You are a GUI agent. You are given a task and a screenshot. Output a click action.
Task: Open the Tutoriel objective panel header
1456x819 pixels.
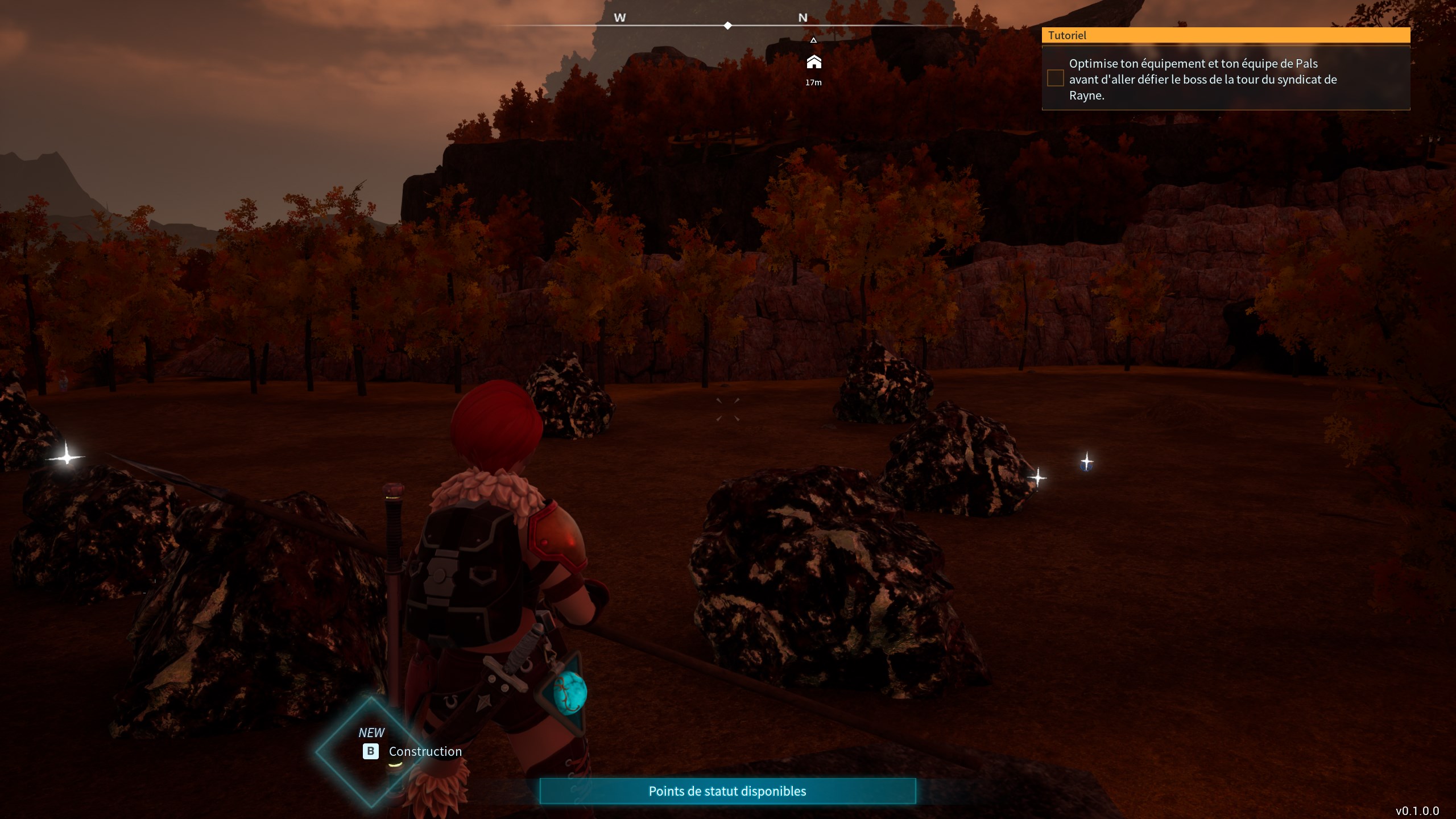[x=1225, y=35]
